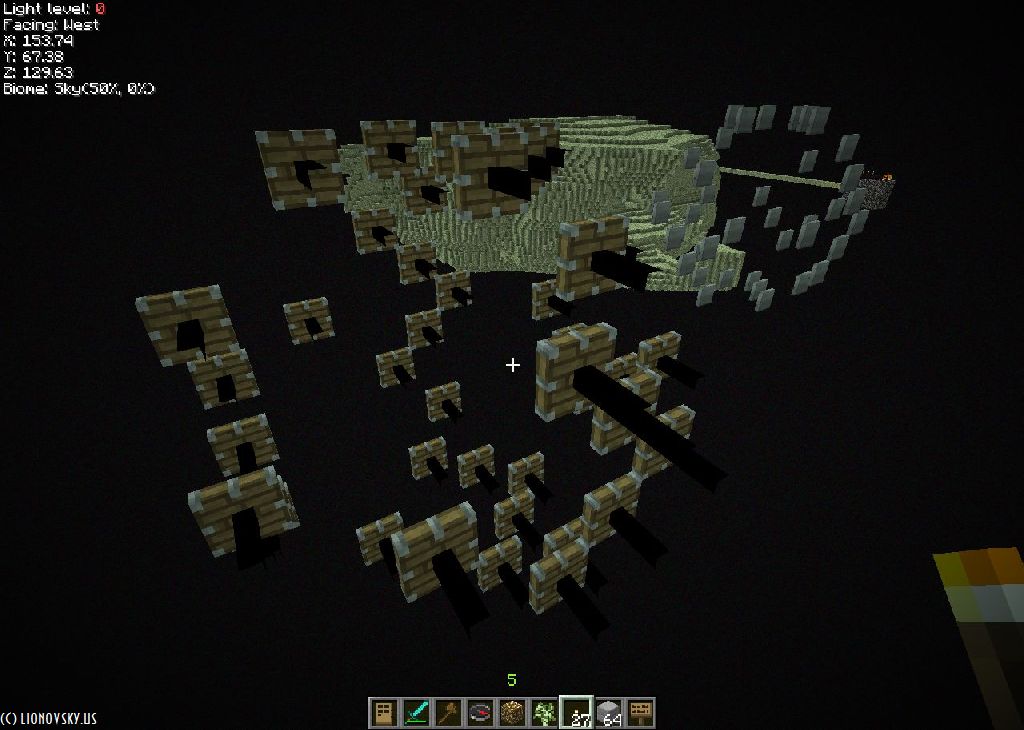Choose the wooden sign hotbar slot
1024x730 pixels.
(x=640, y=713)
